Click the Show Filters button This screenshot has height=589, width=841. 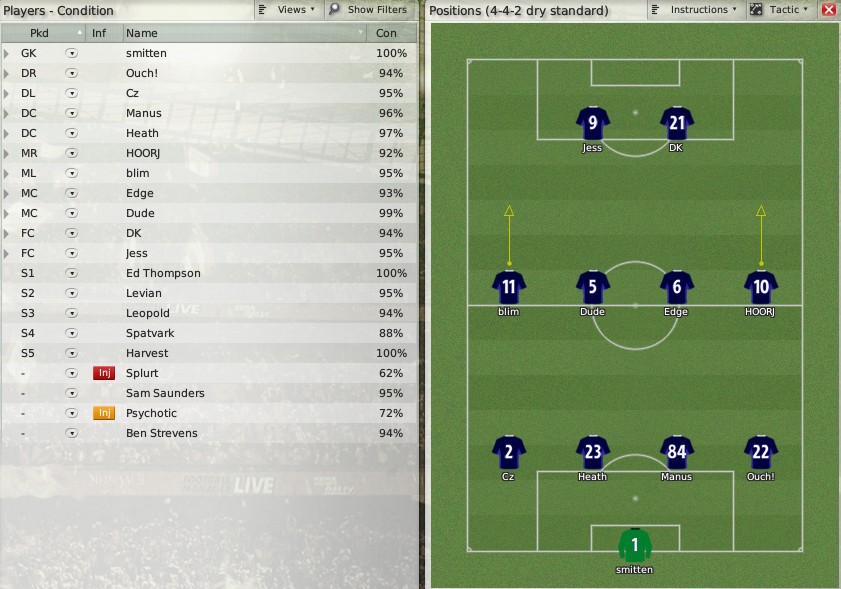[x=368, y=10]
